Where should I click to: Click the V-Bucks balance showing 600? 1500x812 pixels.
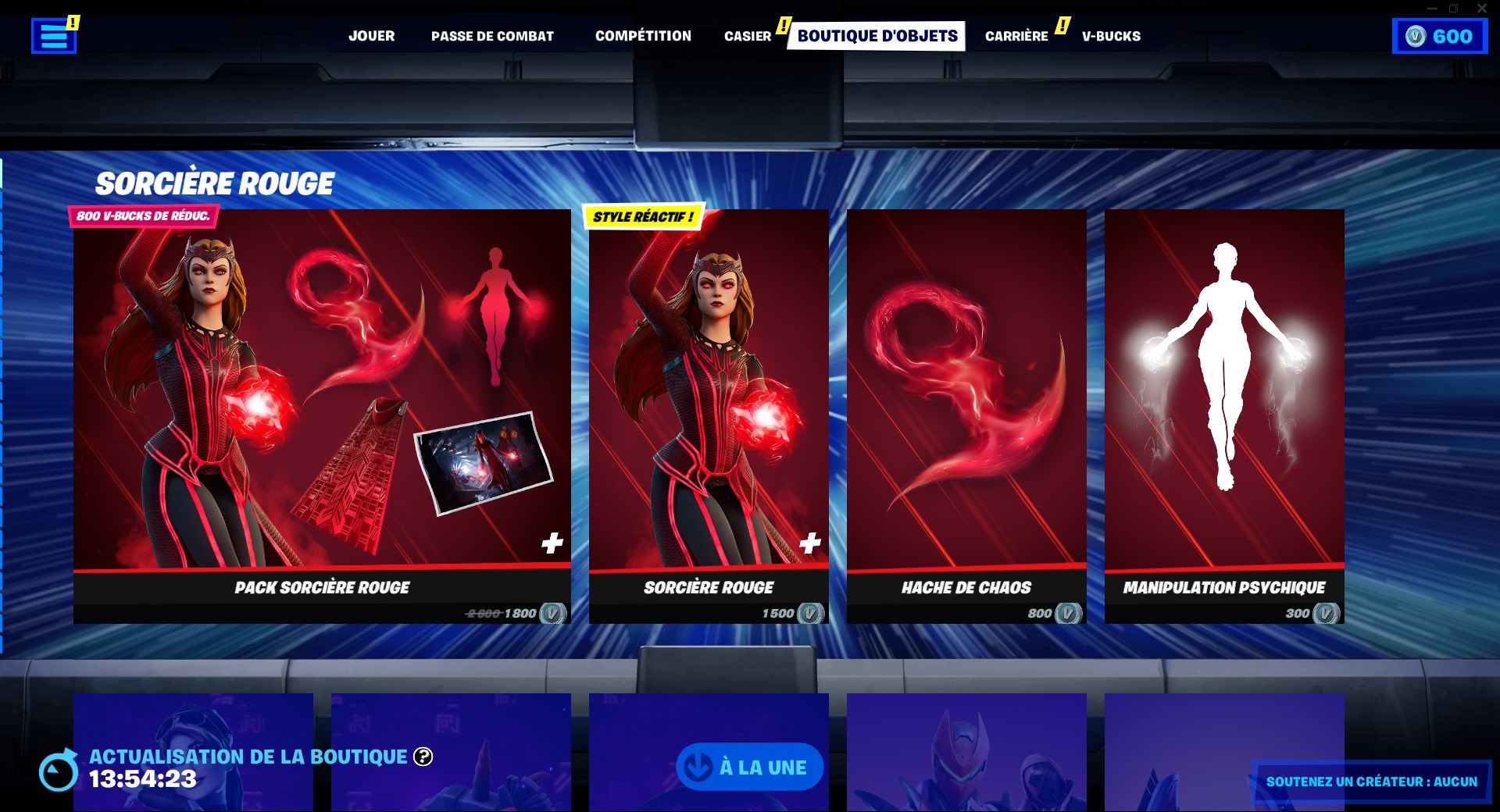(x=1440, y=36)
